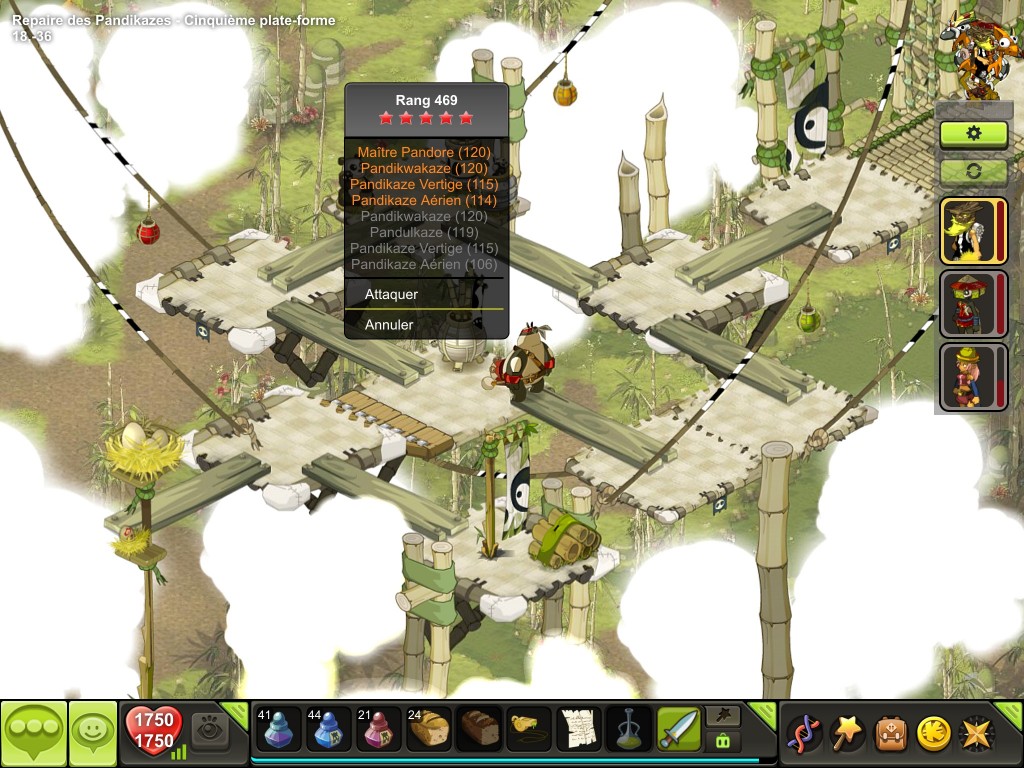Use the blue potion stack of 44
The image size is (1024, 768).
(x=329, y=730)
